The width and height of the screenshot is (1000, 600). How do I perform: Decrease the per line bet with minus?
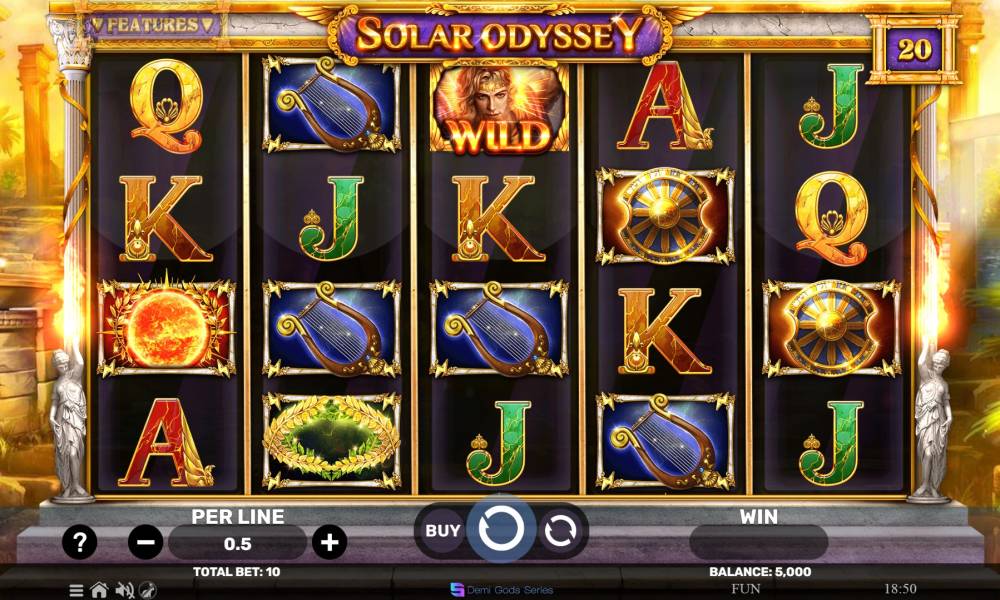pos(146,543)
